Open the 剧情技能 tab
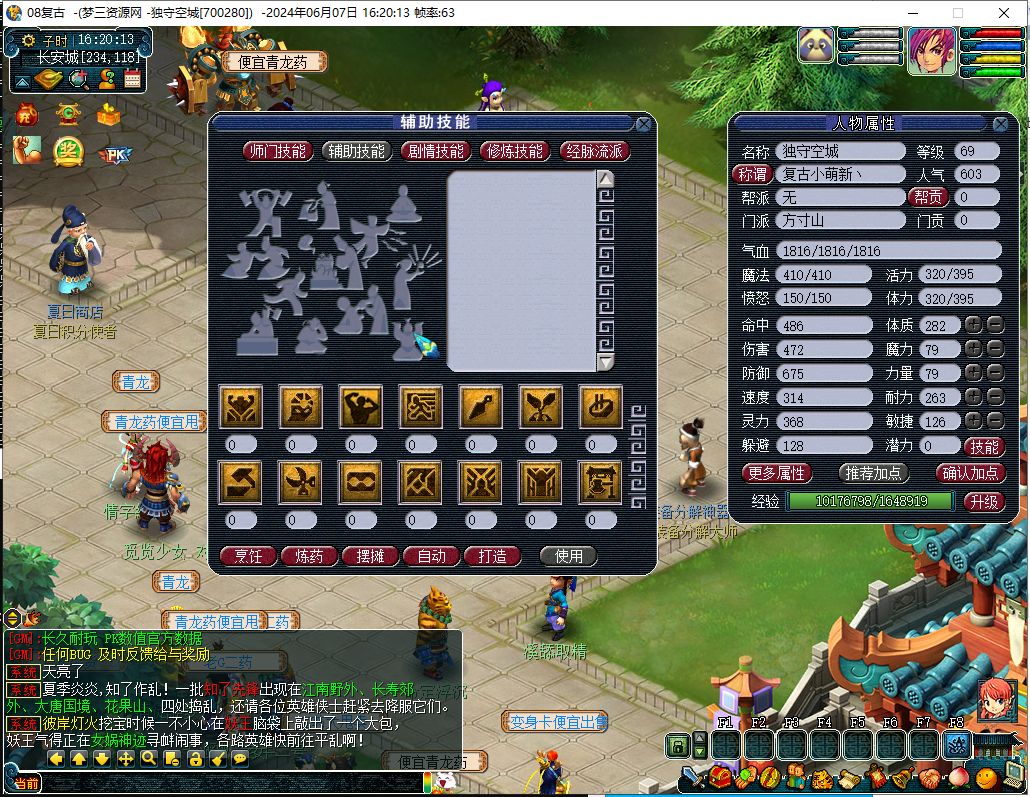This screenshot has height=797, width=1030. (x=436, y=151)
